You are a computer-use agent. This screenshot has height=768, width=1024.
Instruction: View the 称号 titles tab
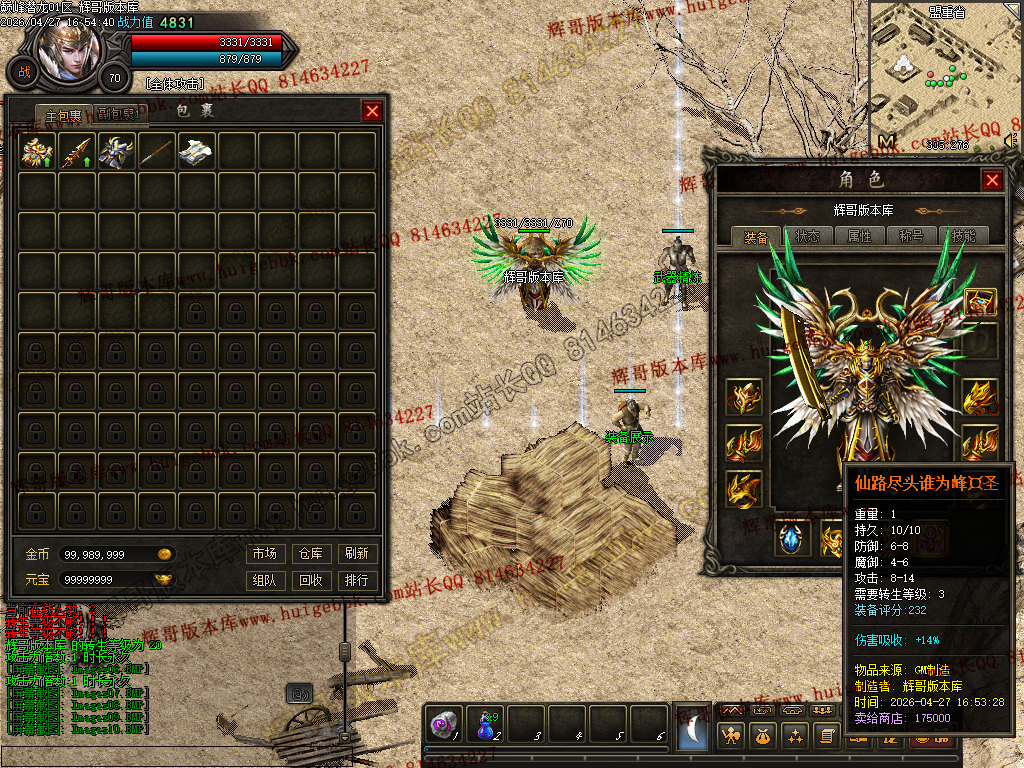(911, 237)
